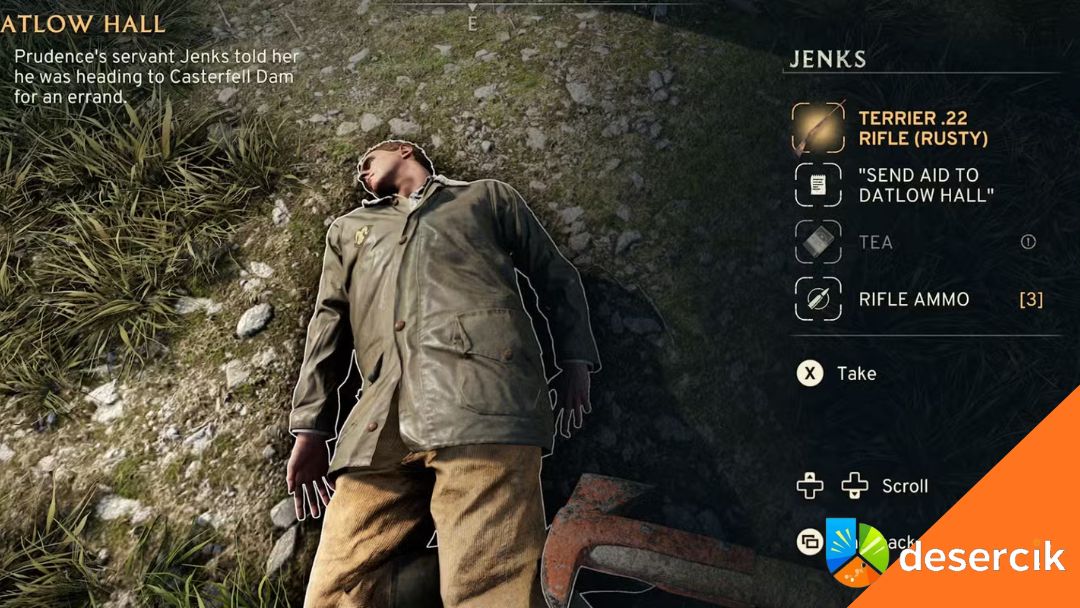Select the Terrier .22 Rifle (Rusty) entry
Image resolution: width=1080 pixels, height=608 pixels.
click(922, 128)
